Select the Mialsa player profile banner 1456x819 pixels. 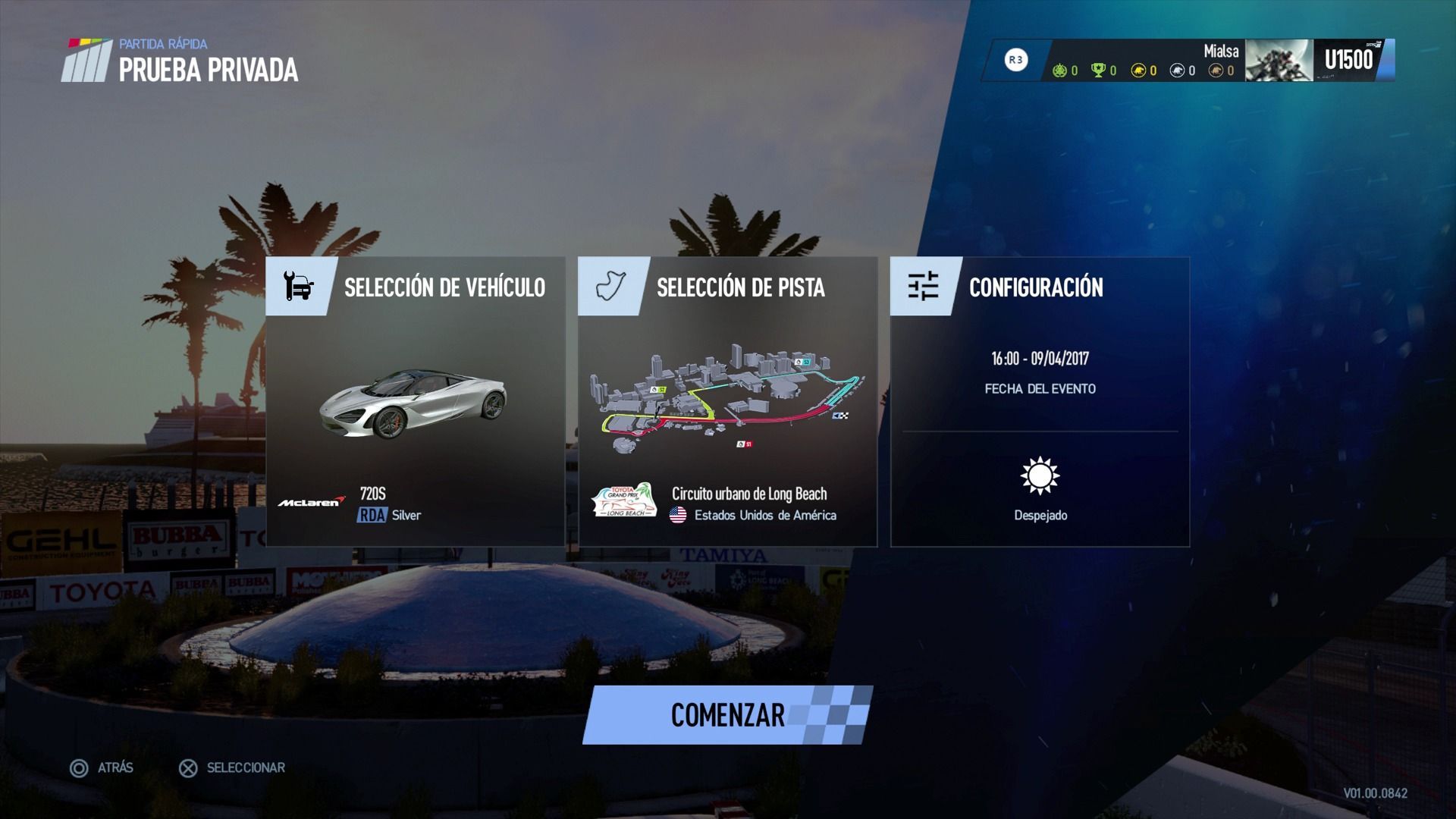(1188, 60)
